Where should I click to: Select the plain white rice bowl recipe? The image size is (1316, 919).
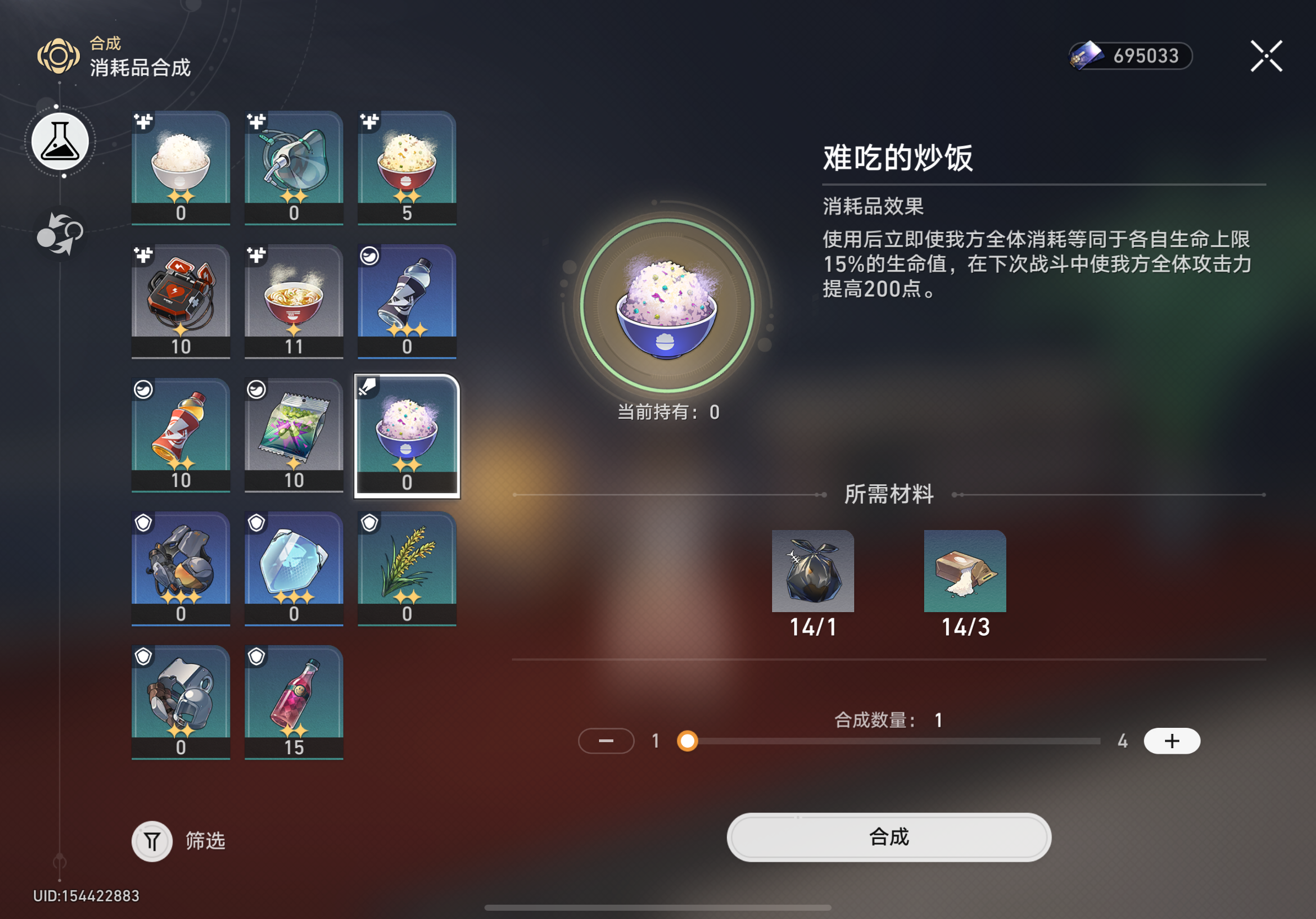point(180,165)
